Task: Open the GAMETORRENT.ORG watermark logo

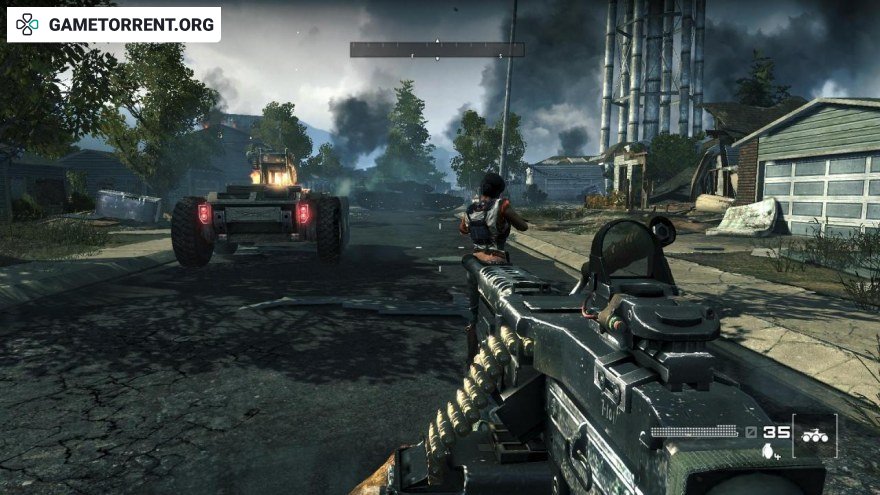Action: [x=114, y=24]
